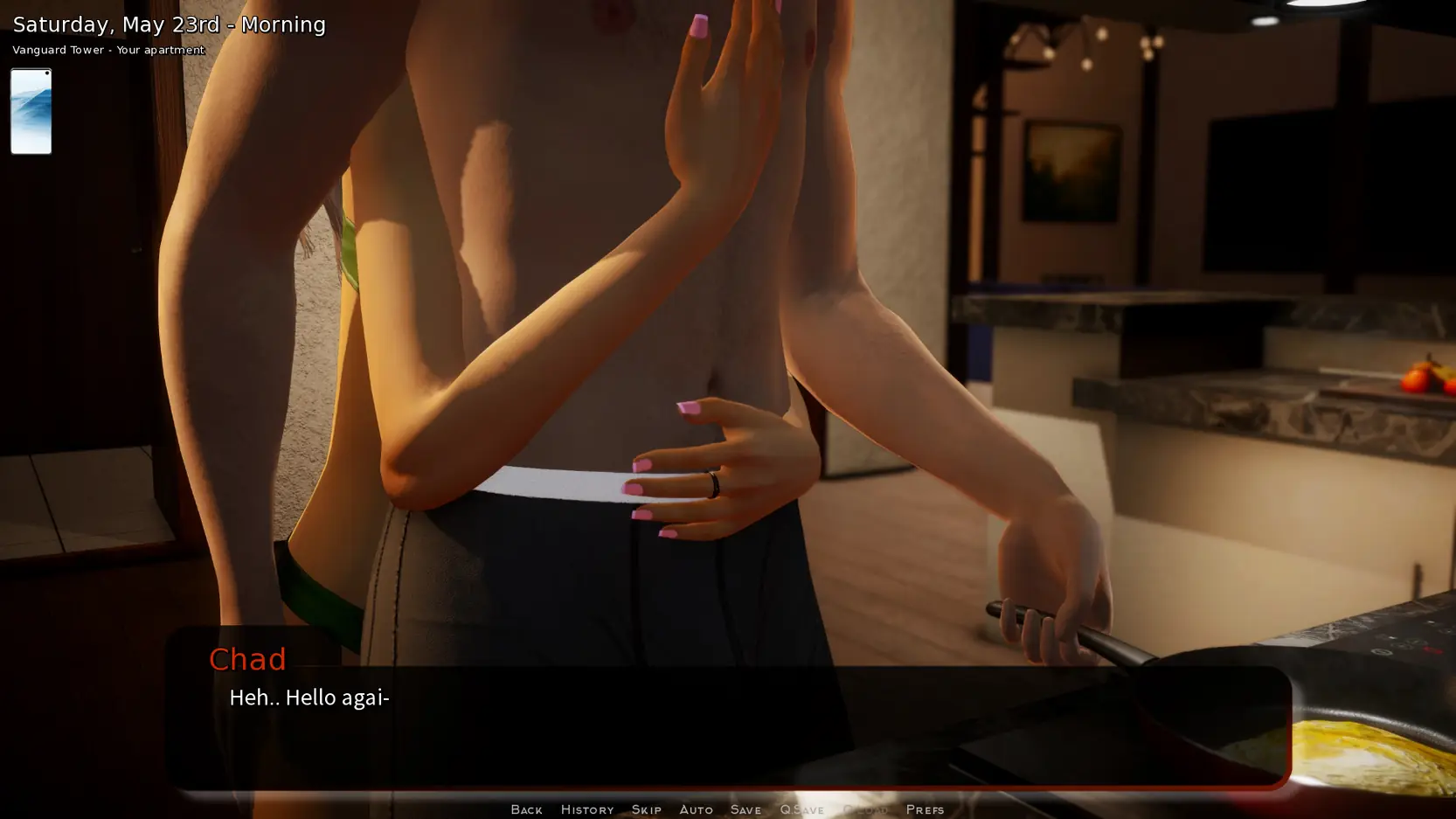This screenshot has width=1456, height=819.
Task: Quick load with Q.Load
Action: point(864,809)
